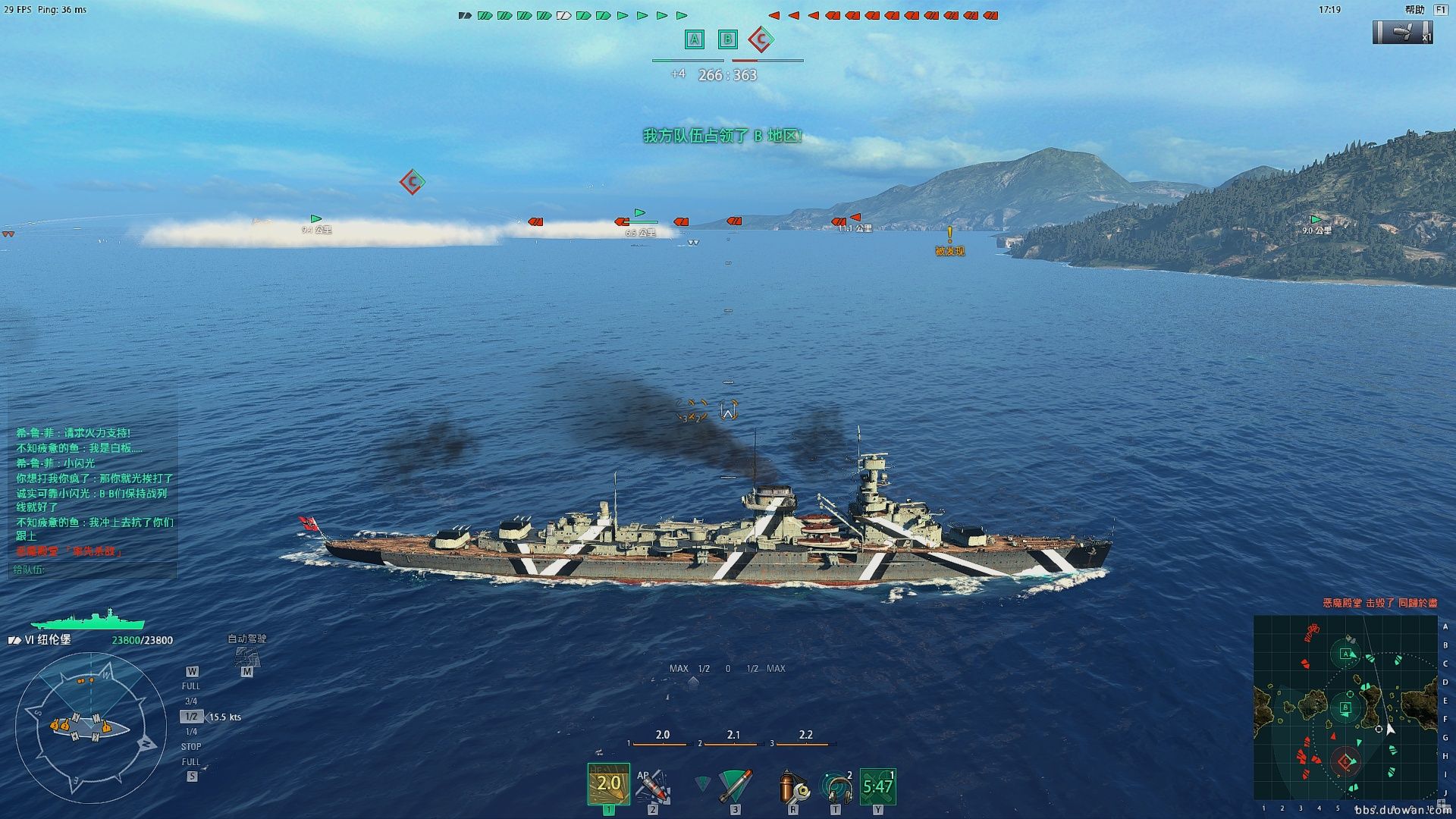Click the propeller achievement ribbon
Viewport: 1456px width, 819px height.
click(x=1402, y=32)
